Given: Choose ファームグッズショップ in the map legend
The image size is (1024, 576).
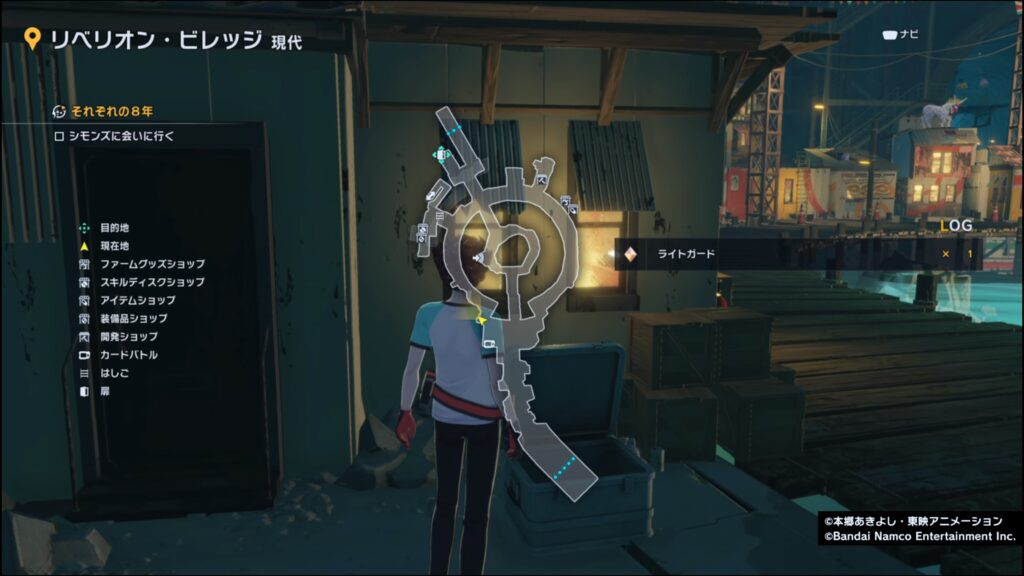Looking at the screenshot, I should pyautogui.click(x=152, y=264).
